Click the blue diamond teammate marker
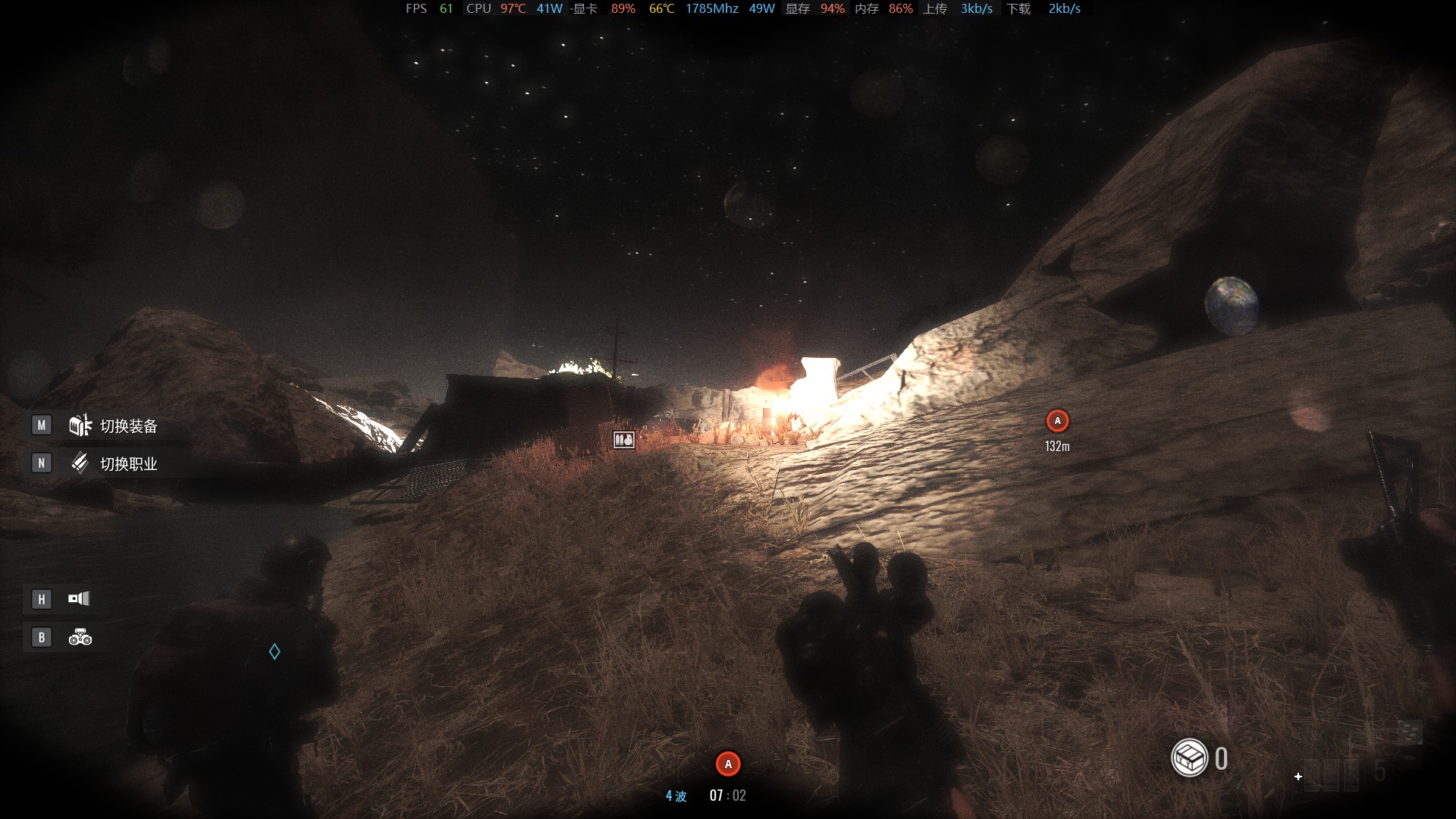This screenshot has width=1456, height=819. (x=275, y=651)
